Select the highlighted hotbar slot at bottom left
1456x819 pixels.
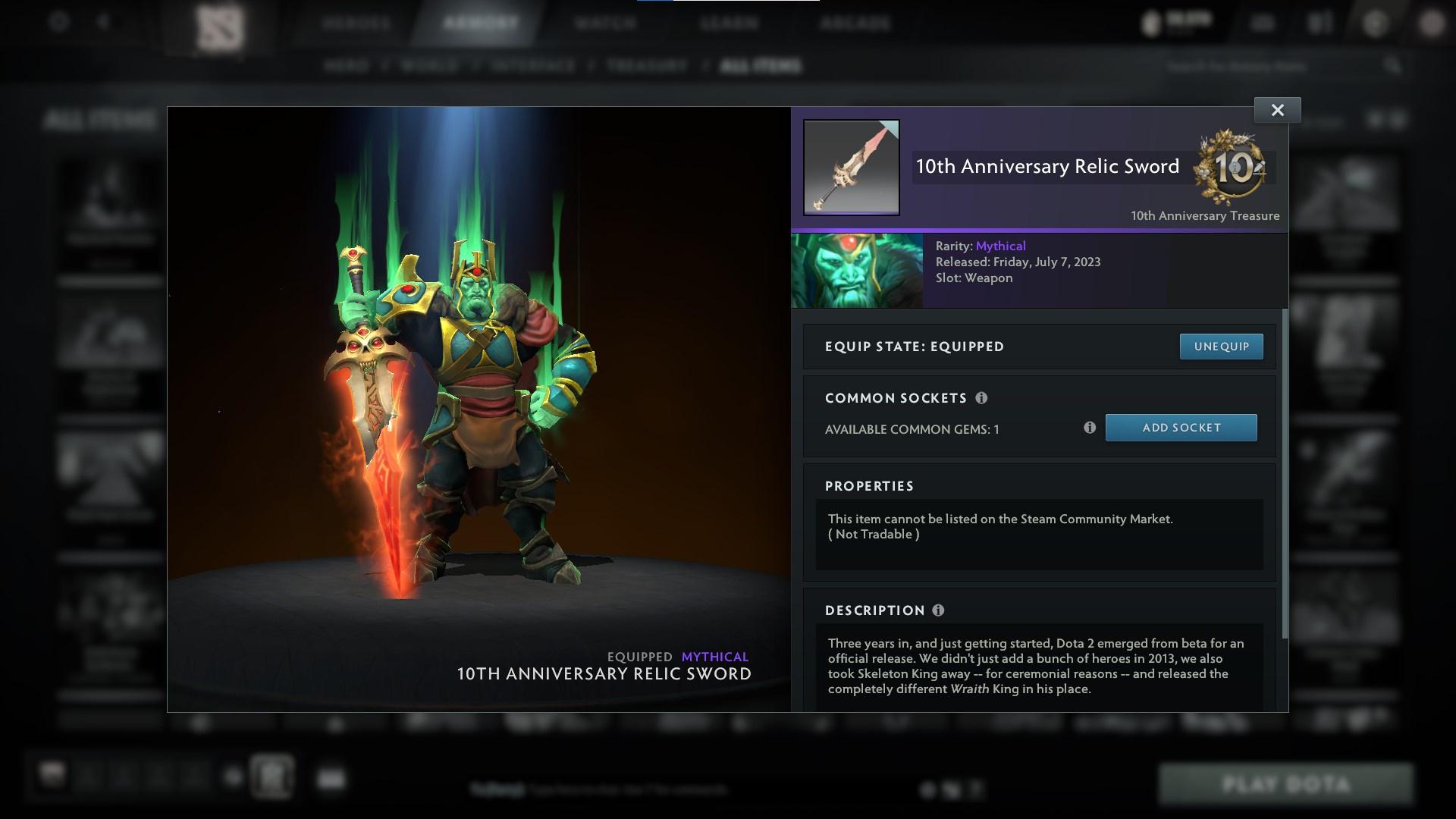tap(273, 777)
